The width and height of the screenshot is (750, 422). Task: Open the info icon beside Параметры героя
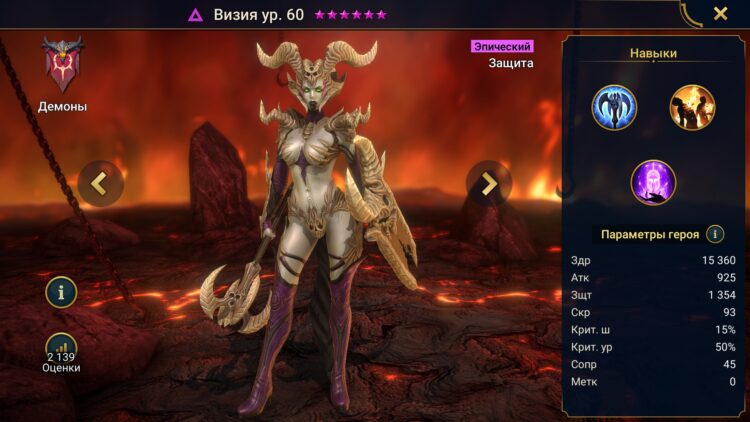click(x=715, y=234)
